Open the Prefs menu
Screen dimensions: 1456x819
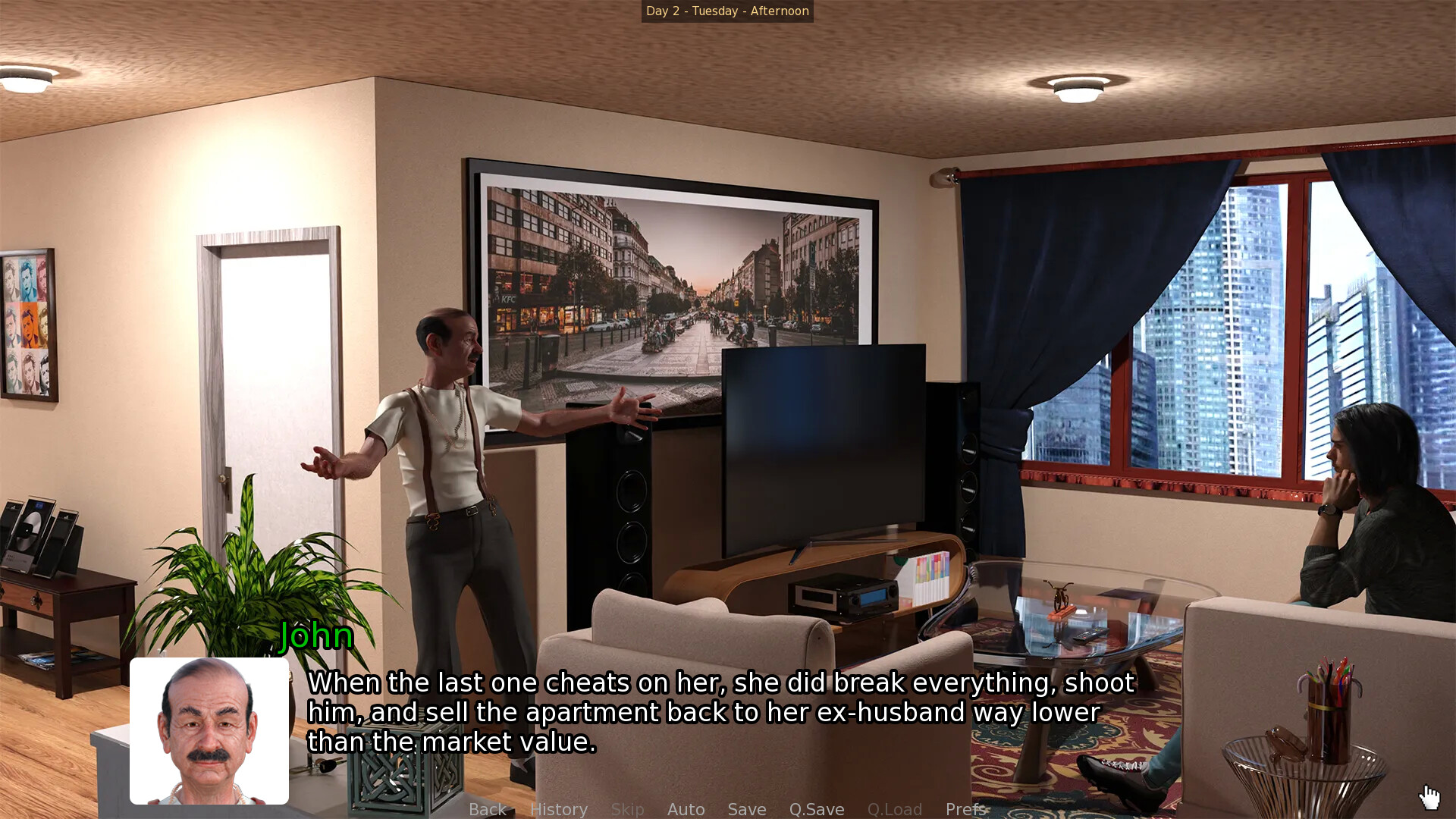965,809
